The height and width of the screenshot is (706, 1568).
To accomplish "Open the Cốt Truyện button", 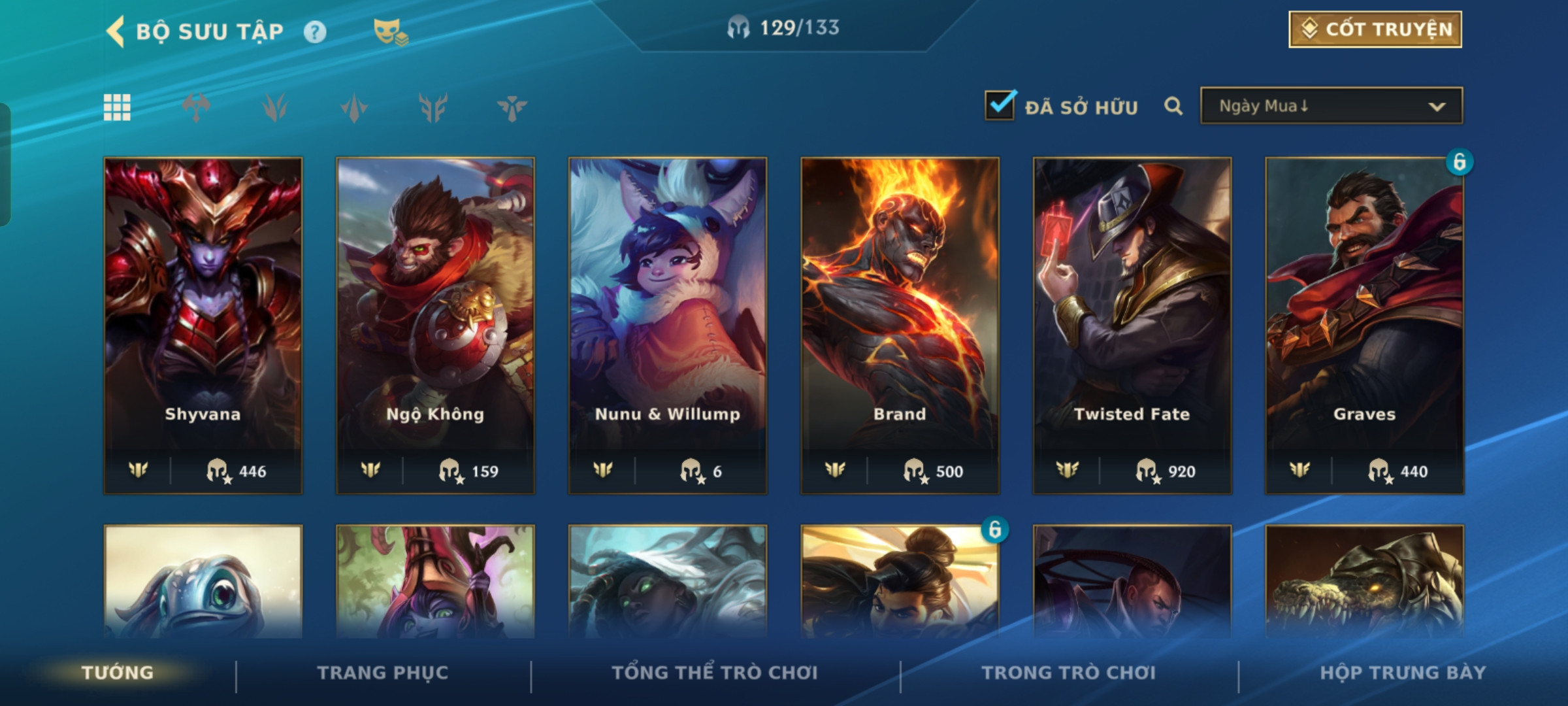I will 1375,29.
